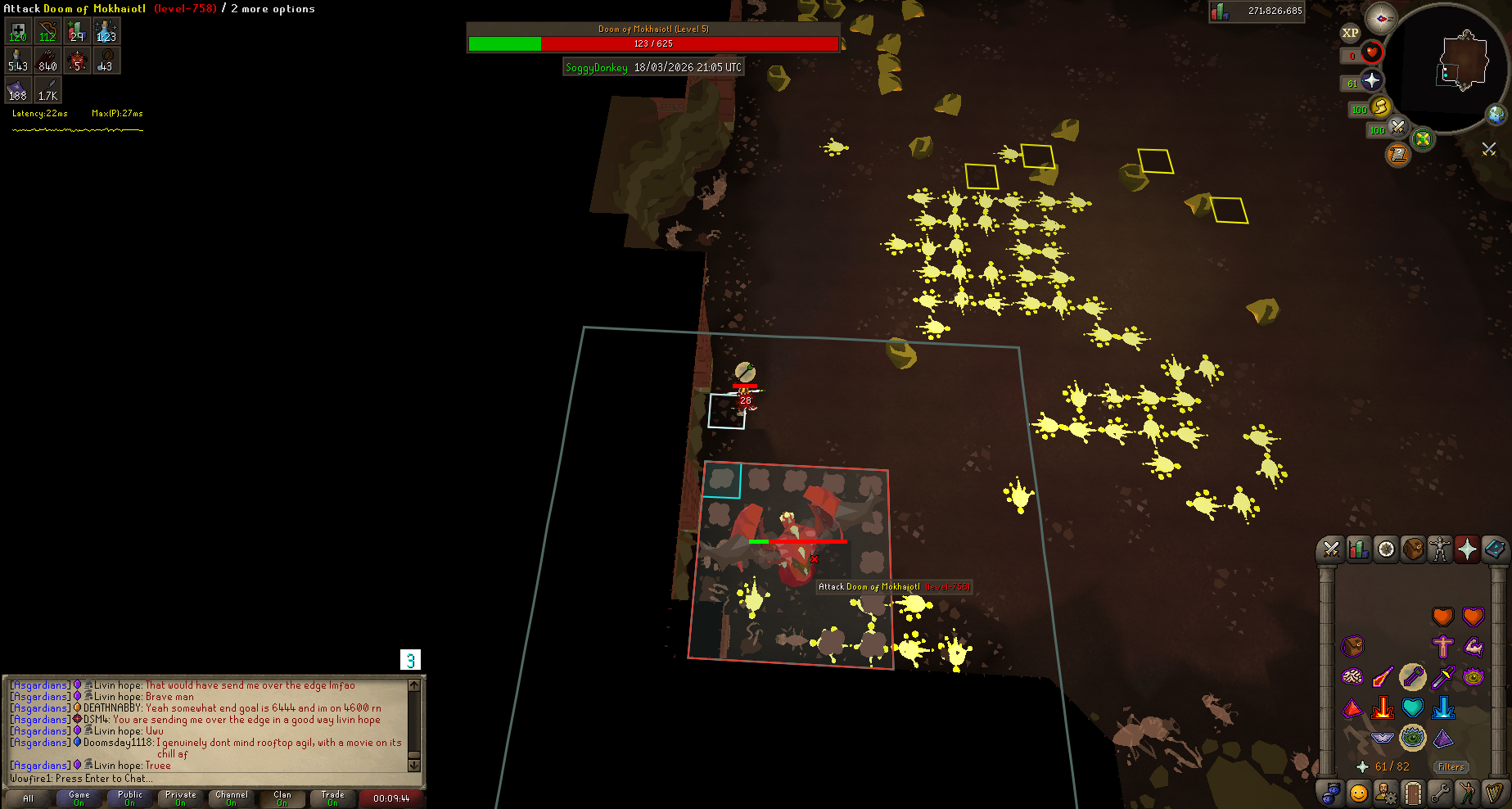The height and width of the screenshot is (809, 1512).
Task: Activate the teal heart prayer
Action: (1413, 707)
